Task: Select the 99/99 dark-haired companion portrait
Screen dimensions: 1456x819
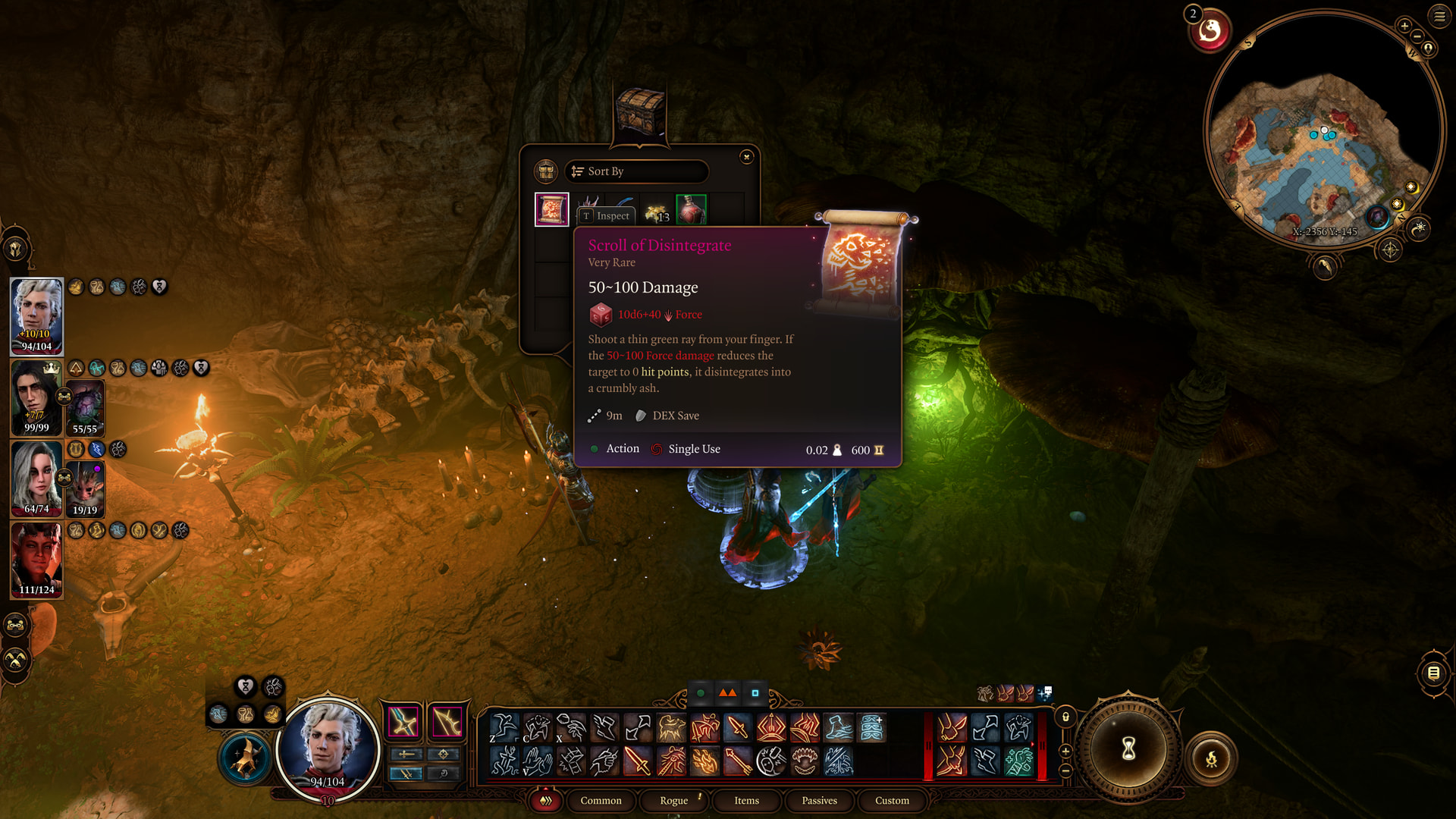Action: tap(36, 398)
